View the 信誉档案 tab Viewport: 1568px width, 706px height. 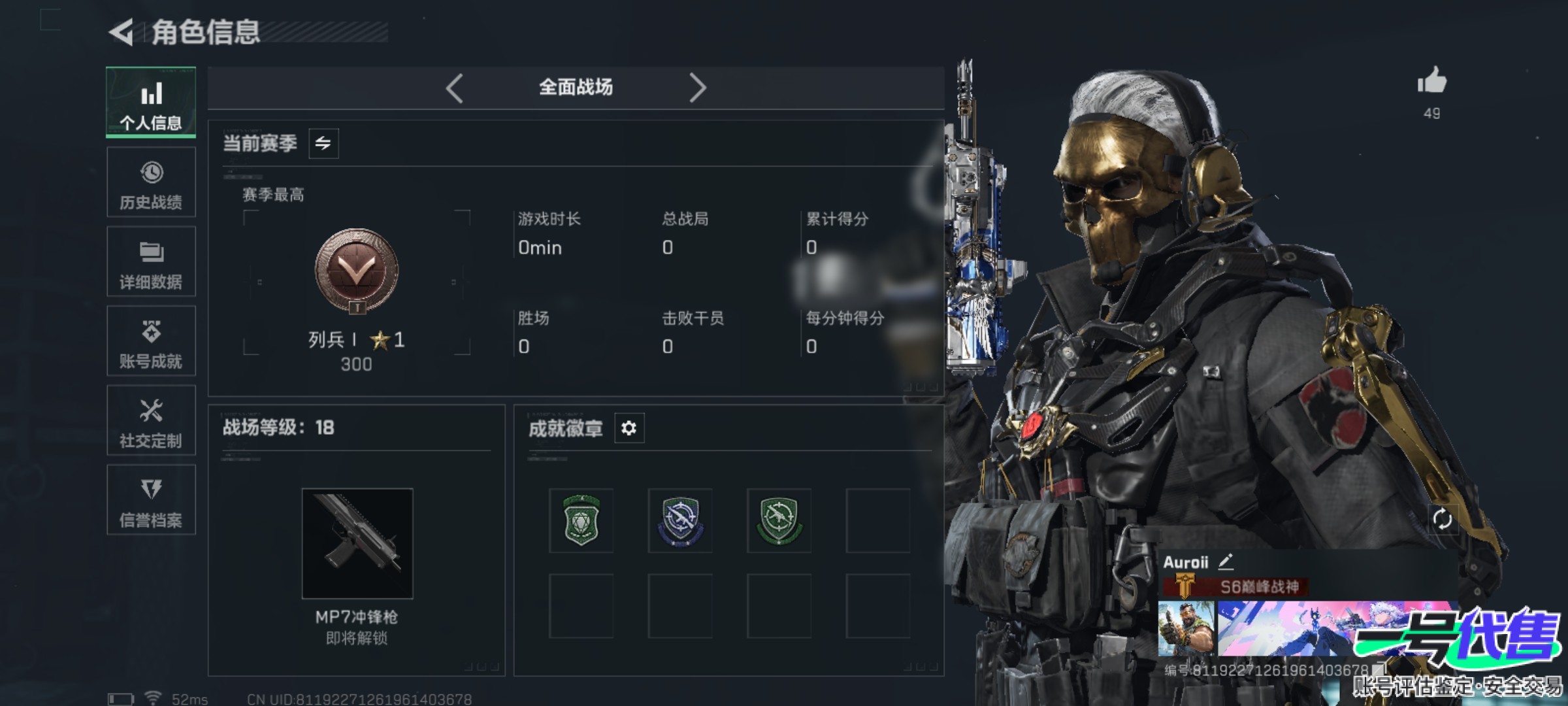pos(151,500)
